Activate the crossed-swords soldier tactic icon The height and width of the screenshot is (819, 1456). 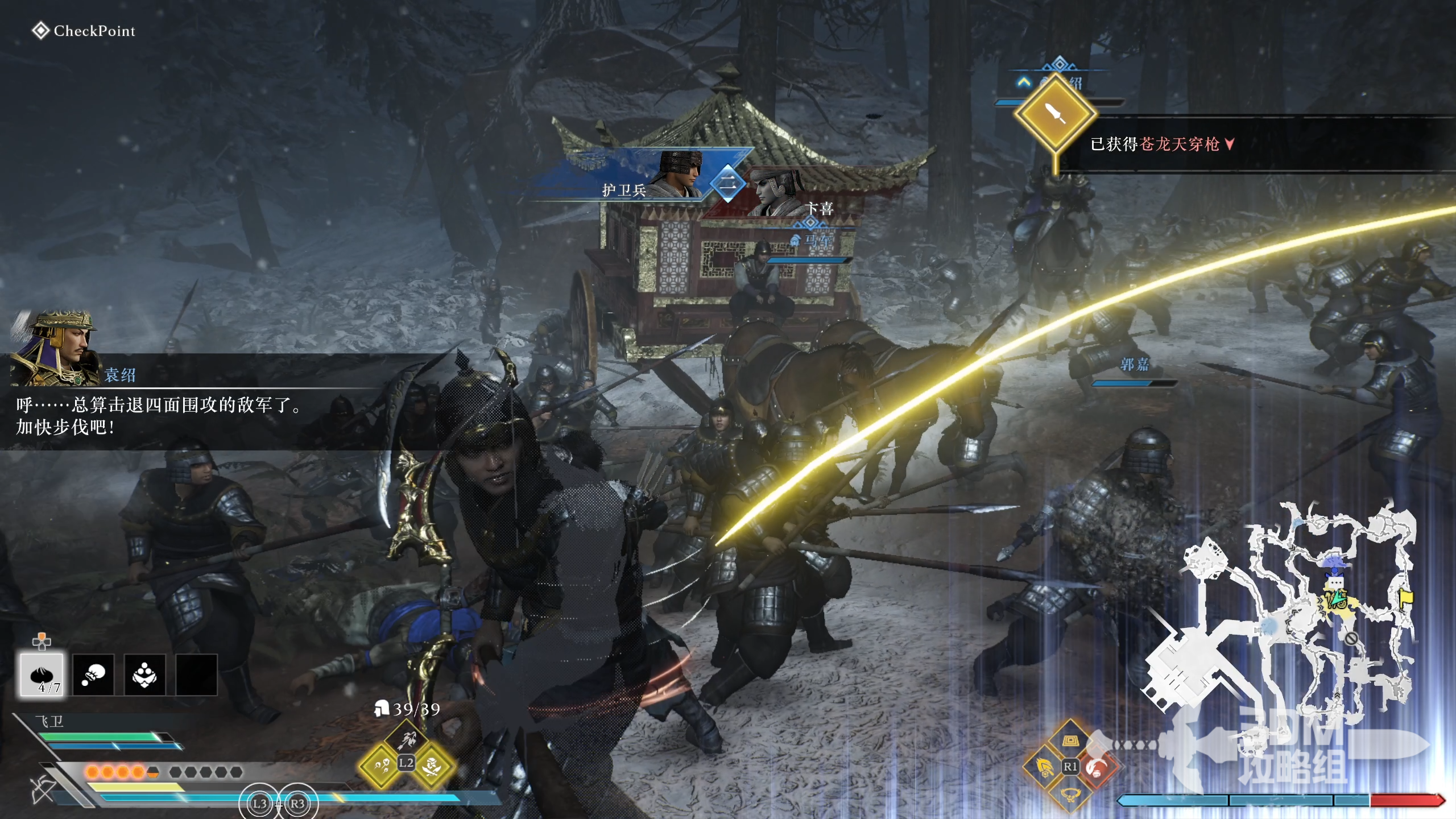point(432,766)
